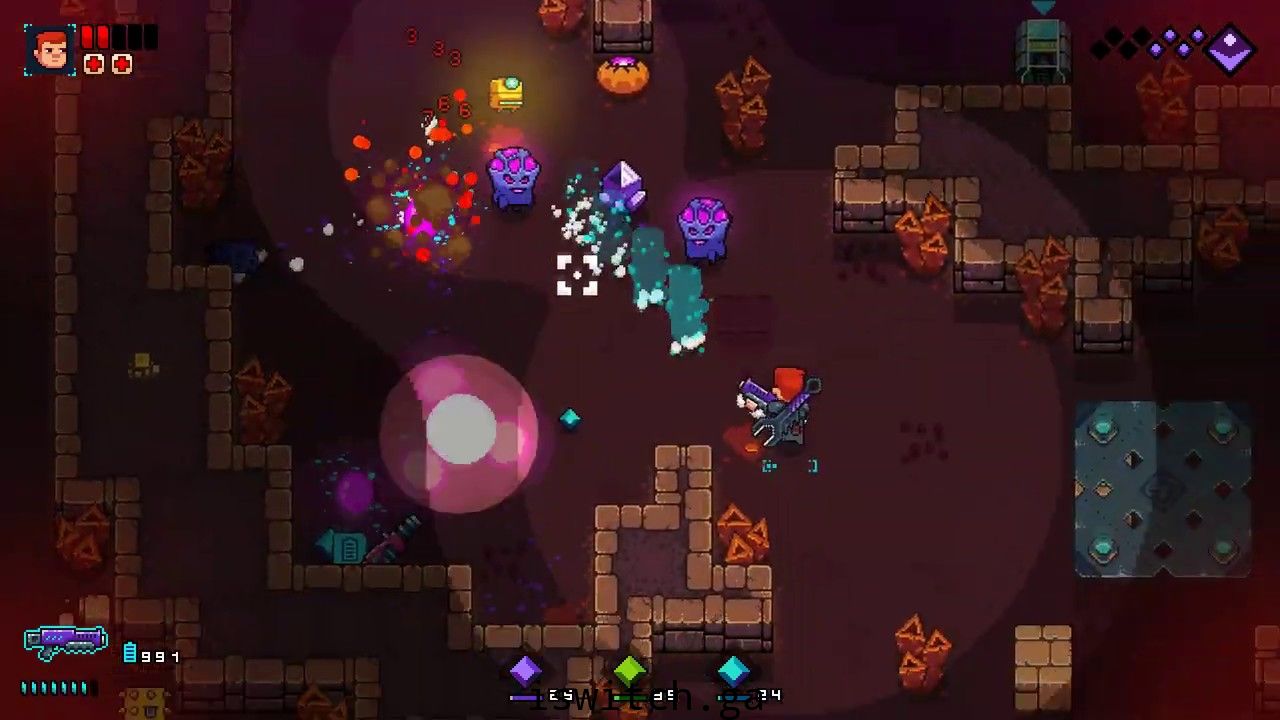Click the red-haired character portrait

click(50, 50)
